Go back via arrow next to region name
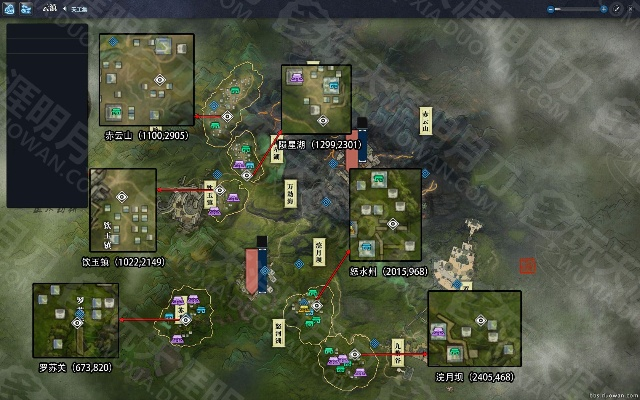This screenshot has height=400, width=640. coord(64,8)
